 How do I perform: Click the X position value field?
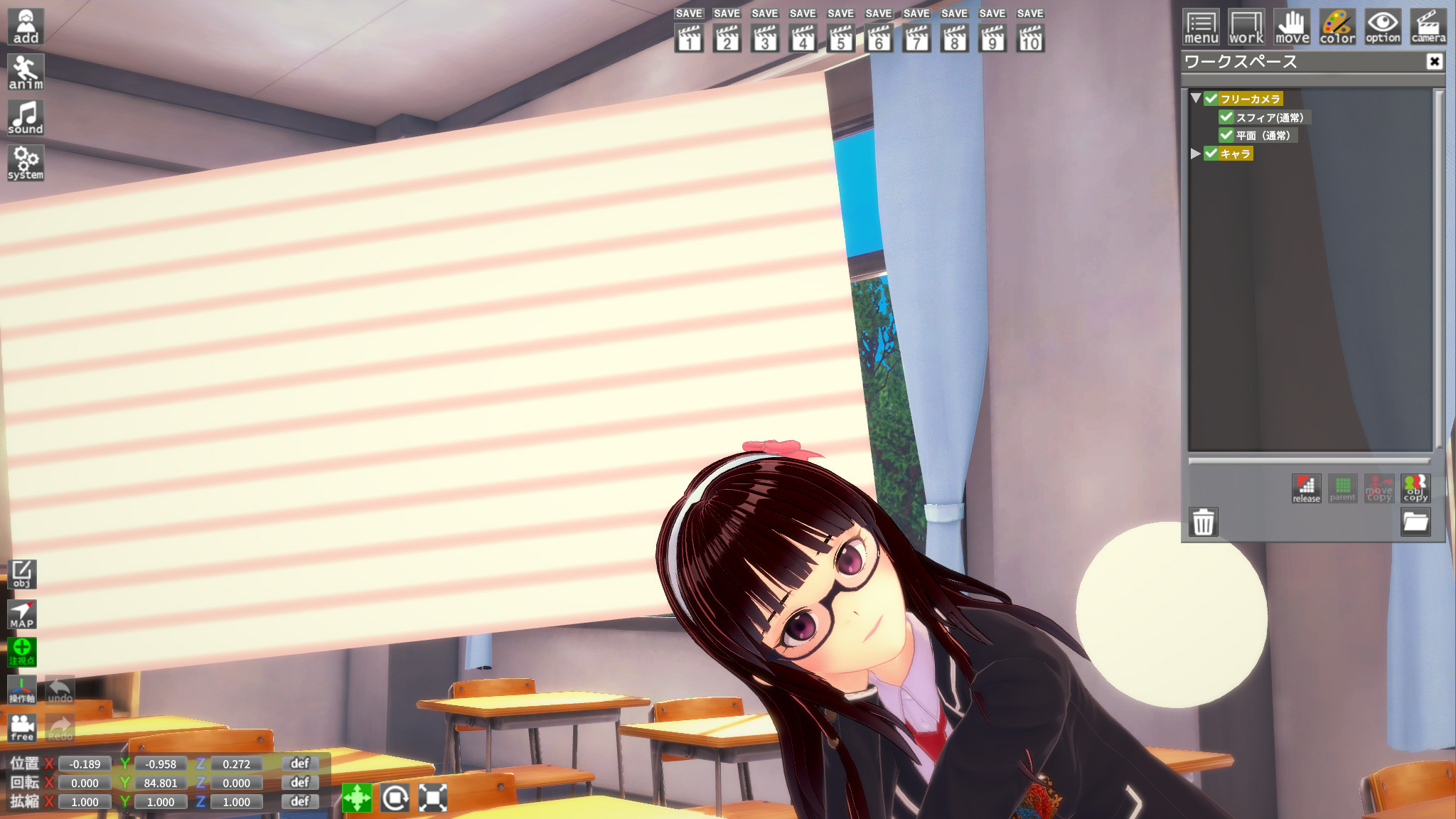click(x=83, y=764)
